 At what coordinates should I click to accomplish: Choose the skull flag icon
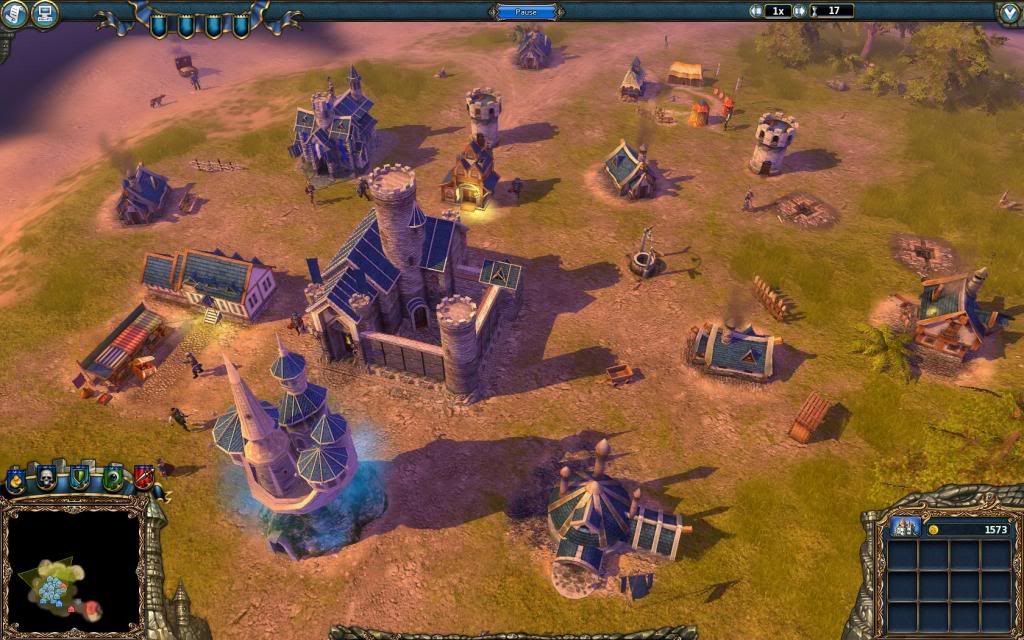pos(47,477)
